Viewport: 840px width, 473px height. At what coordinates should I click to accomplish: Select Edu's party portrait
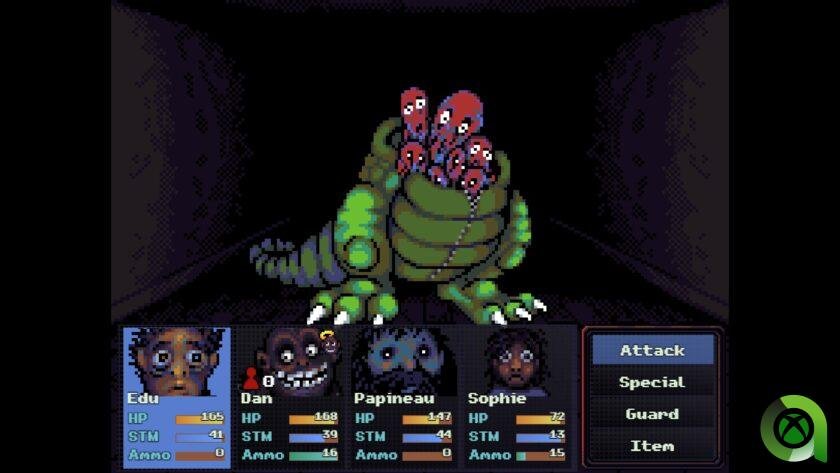(x=177, y=360)
